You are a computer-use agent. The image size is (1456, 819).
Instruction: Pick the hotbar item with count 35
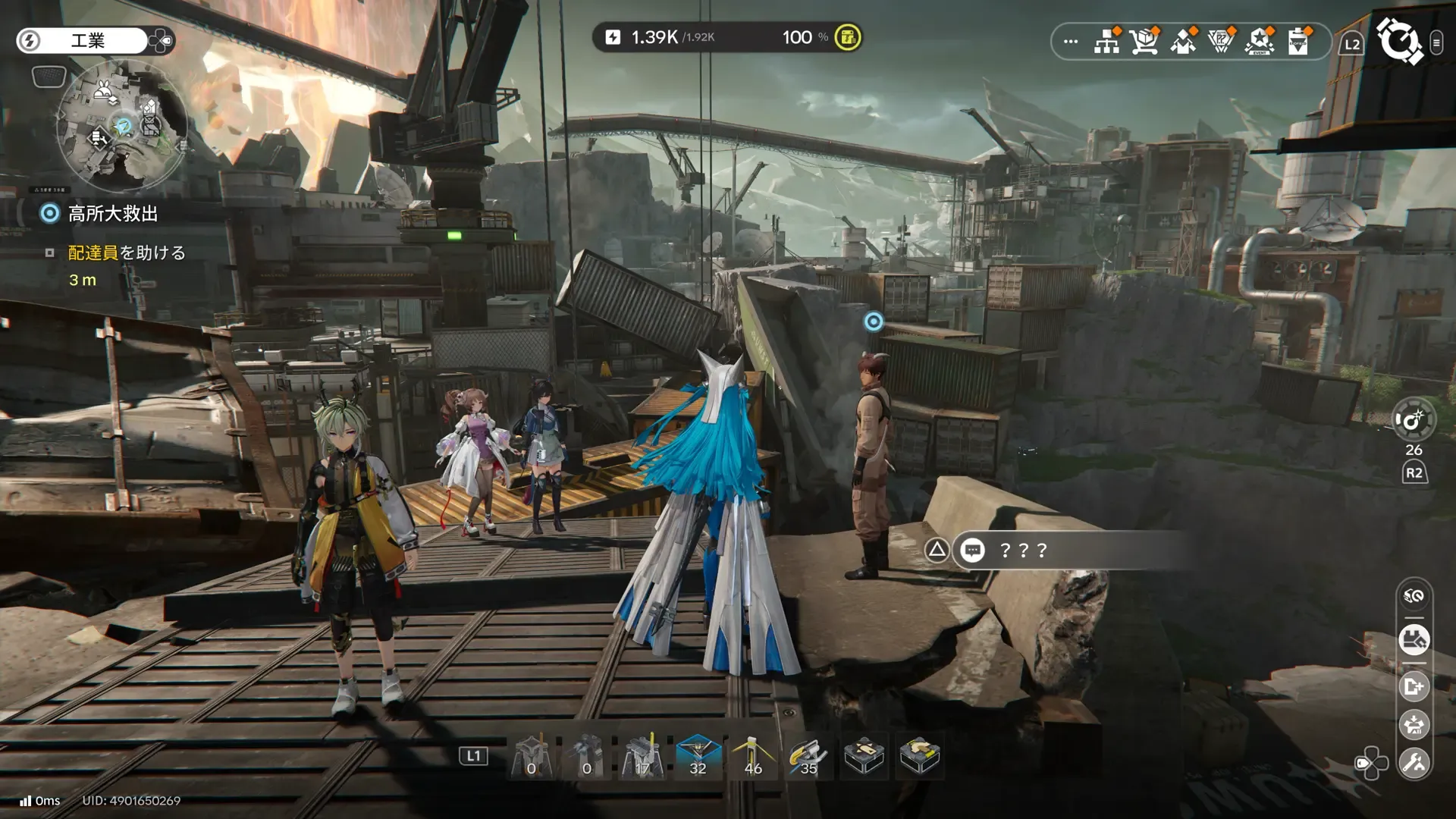pyautogui.click(x=808, y=756)
